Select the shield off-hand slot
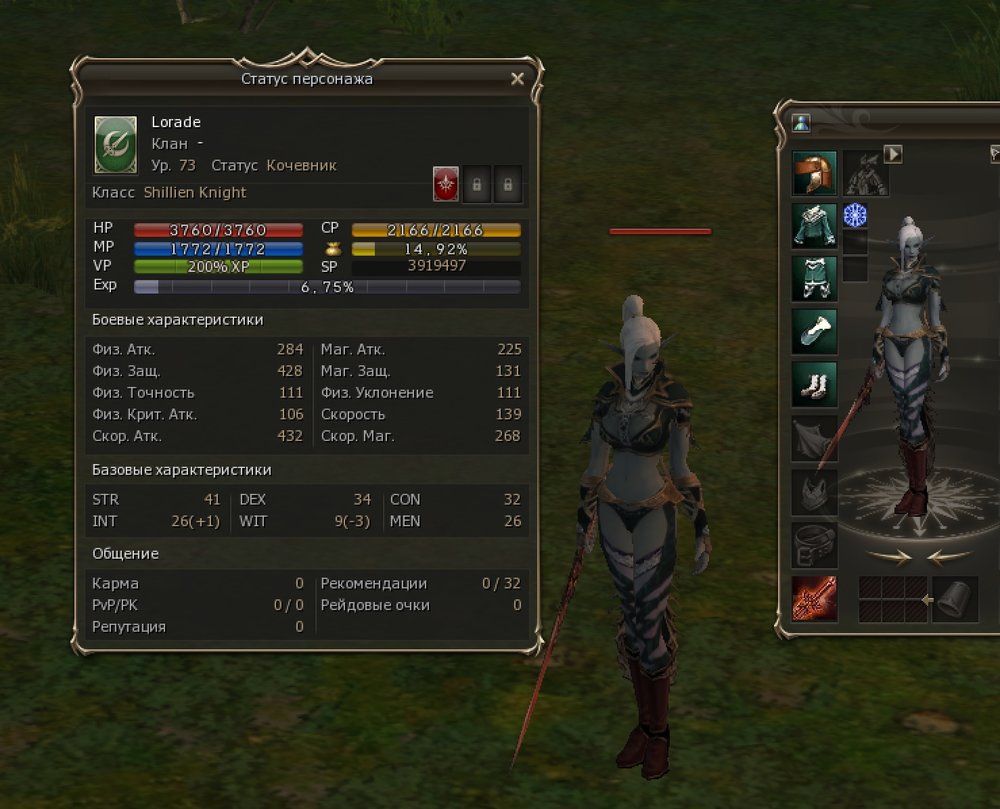Viewport: 1000px width, 809px height. pos(955,599)
